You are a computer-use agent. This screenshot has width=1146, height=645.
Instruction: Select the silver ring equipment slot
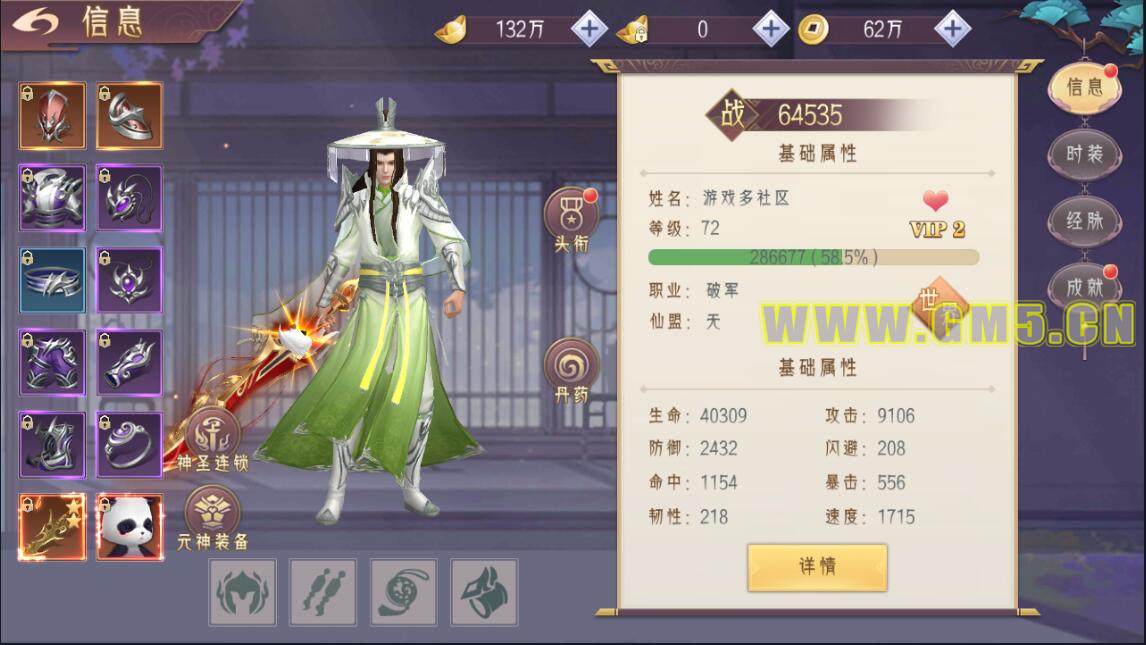click(x=129, y=445)
